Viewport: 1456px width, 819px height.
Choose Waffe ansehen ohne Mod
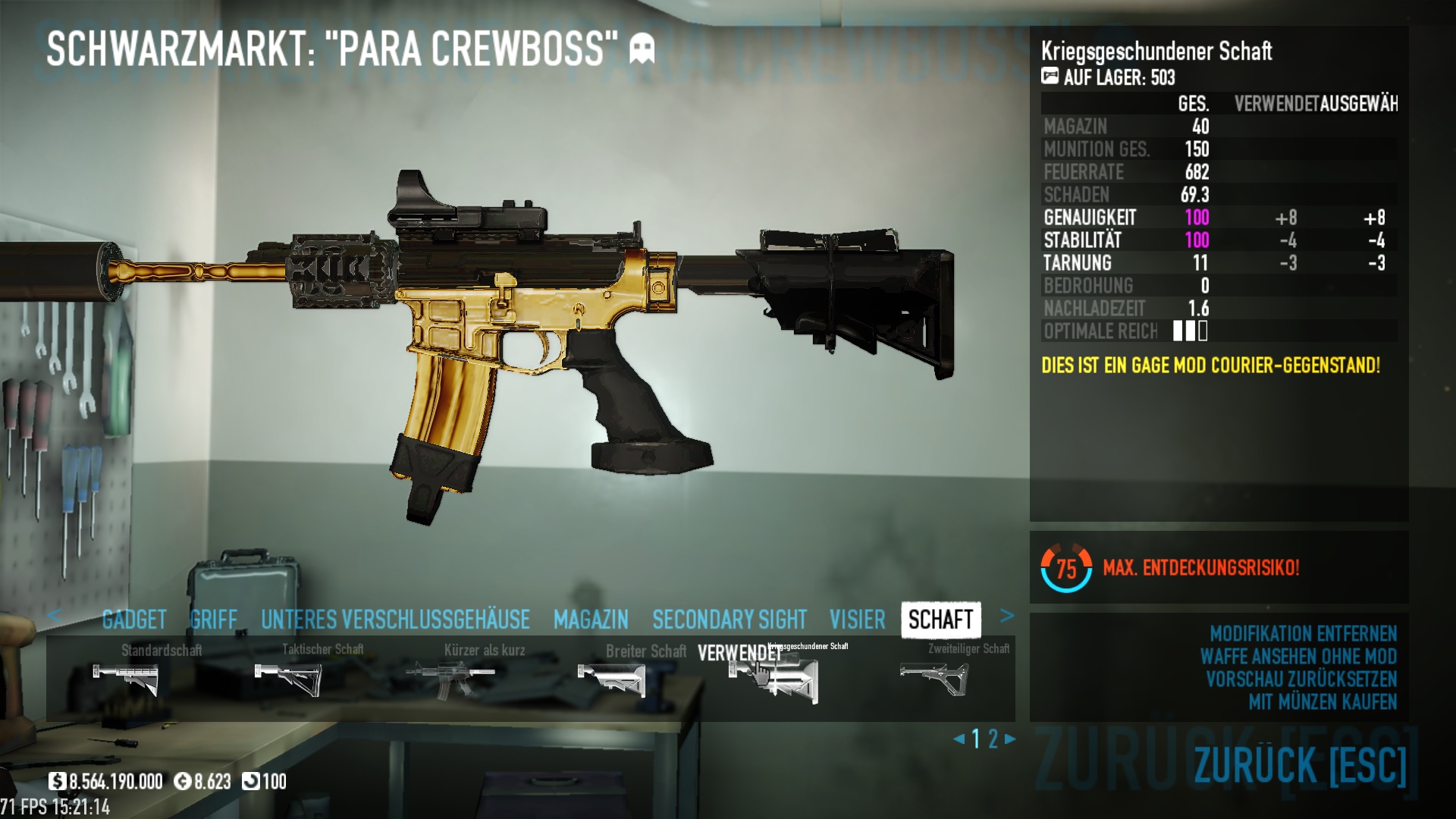click(1298, 656)
